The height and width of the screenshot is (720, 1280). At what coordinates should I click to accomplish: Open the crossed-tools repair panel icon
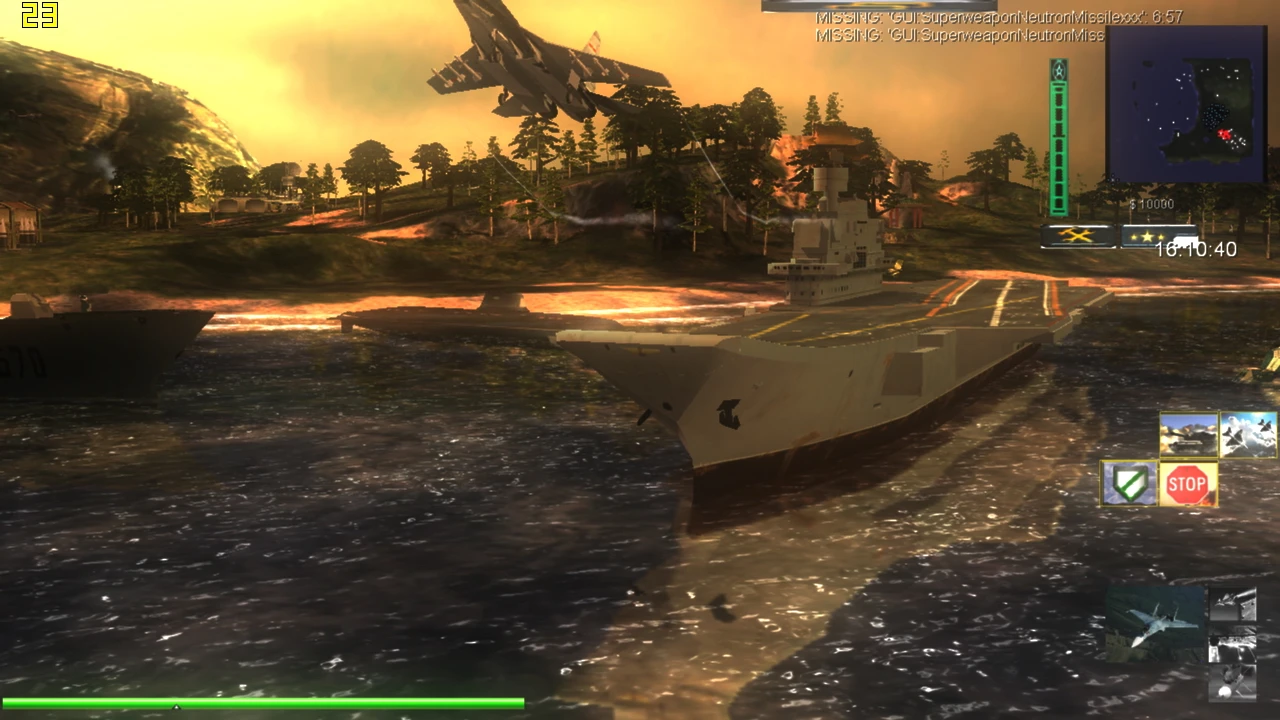[x=1078, y=237]
